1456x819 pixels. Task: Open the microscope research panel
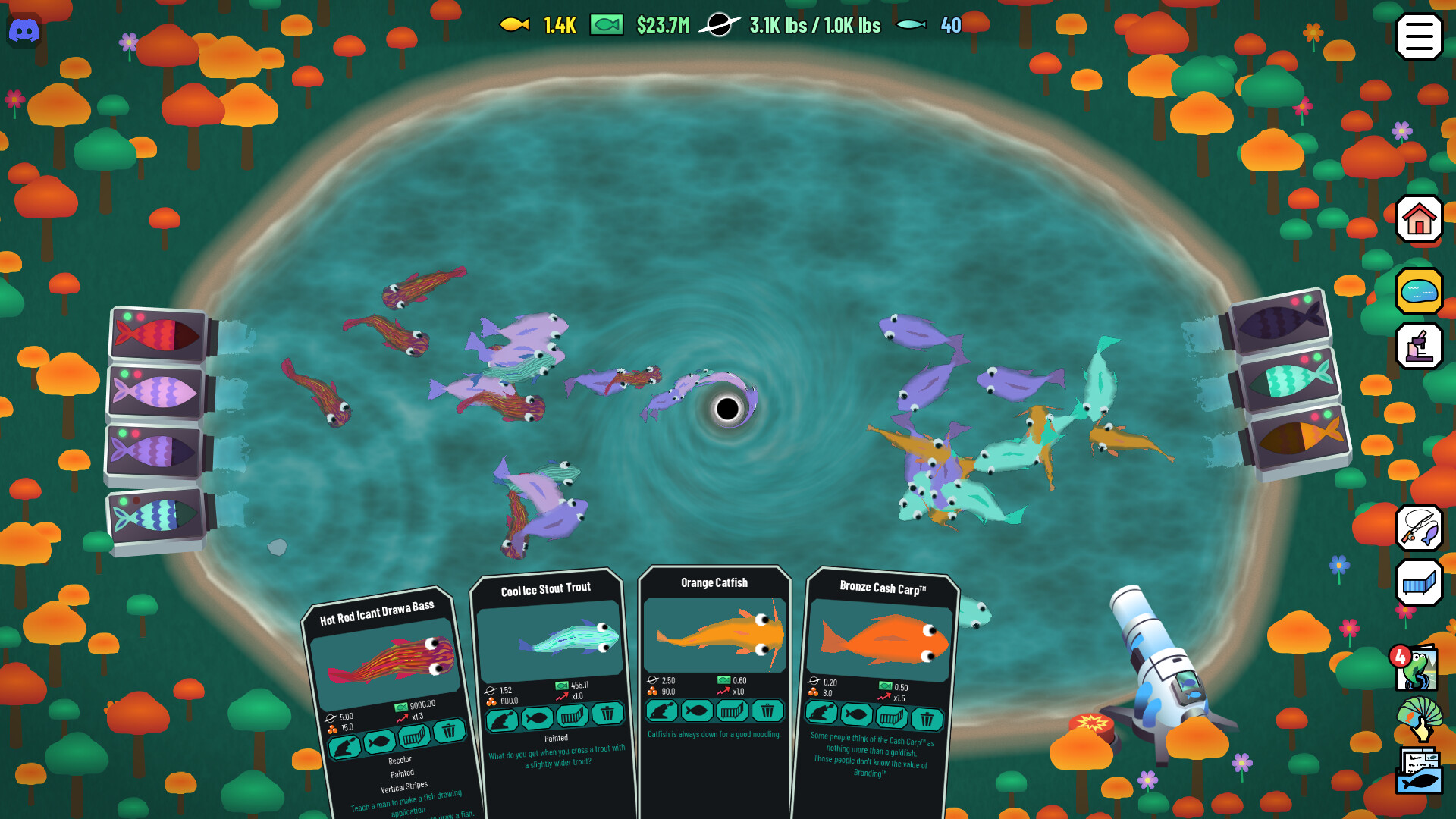pos(1420,346)
